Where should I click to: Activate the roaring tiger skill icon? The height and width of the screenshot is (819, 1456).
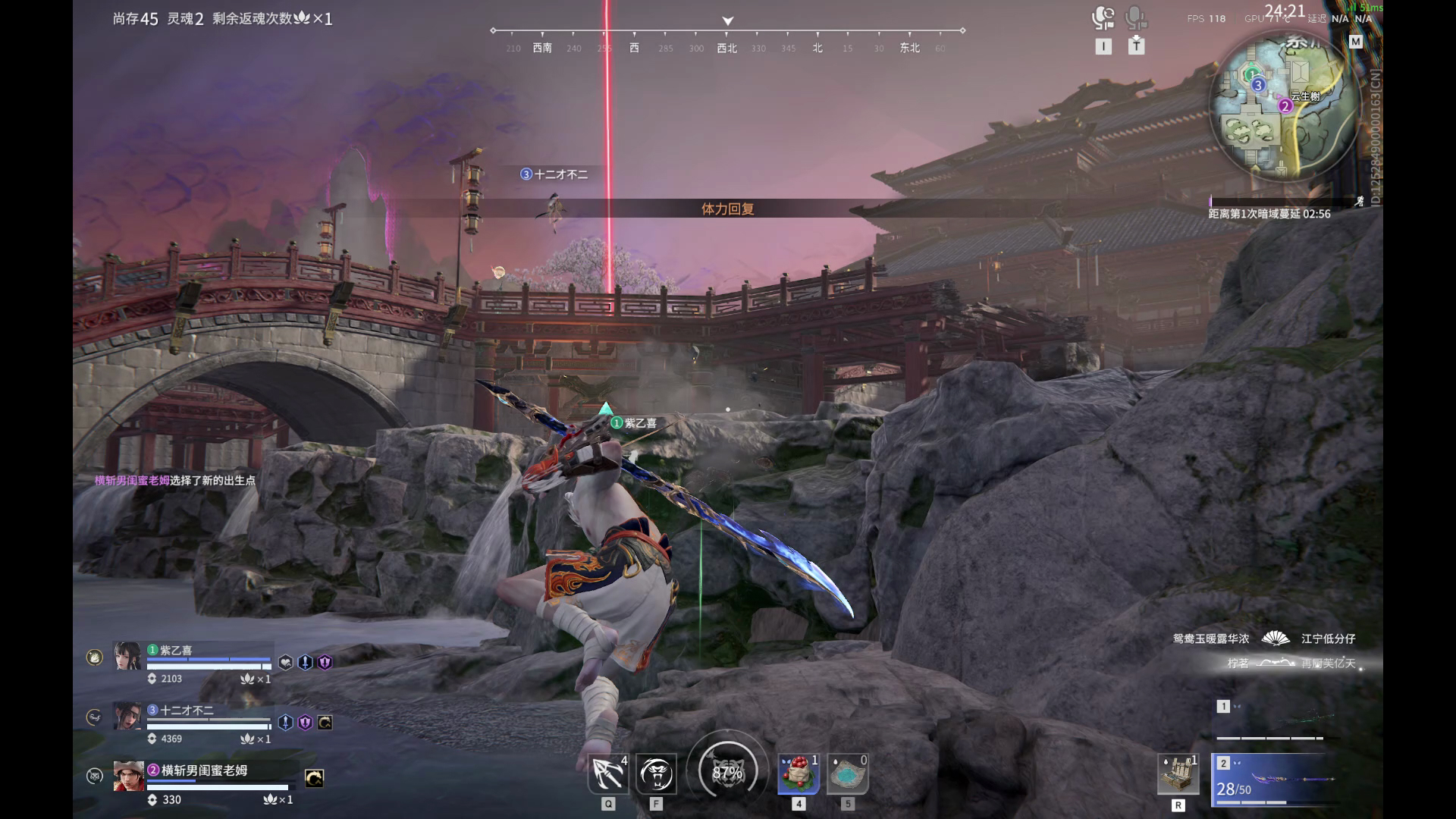click(x=656, y=773)
